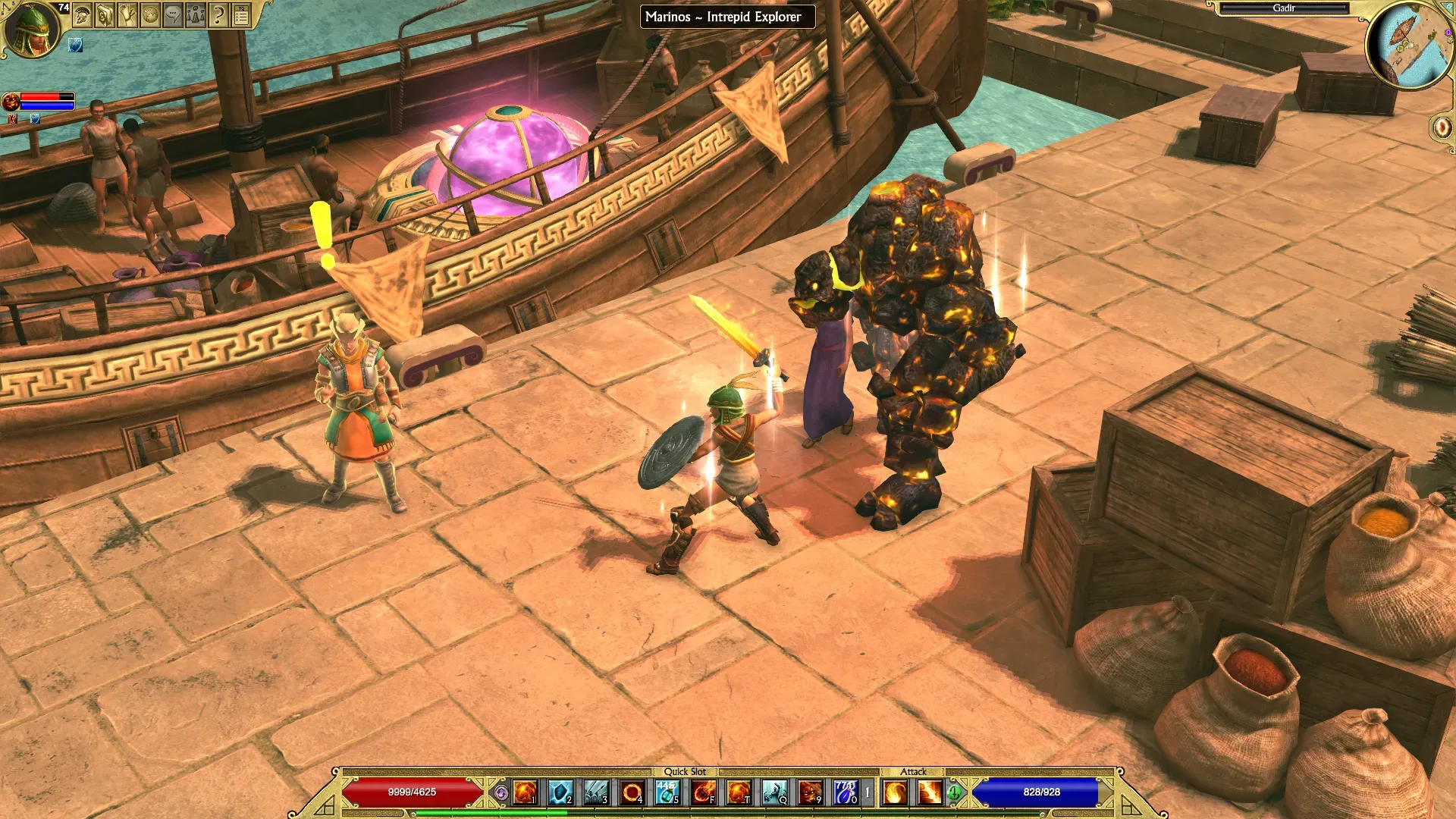Activate the portal stone button below the minimap

pos(1442,127)
